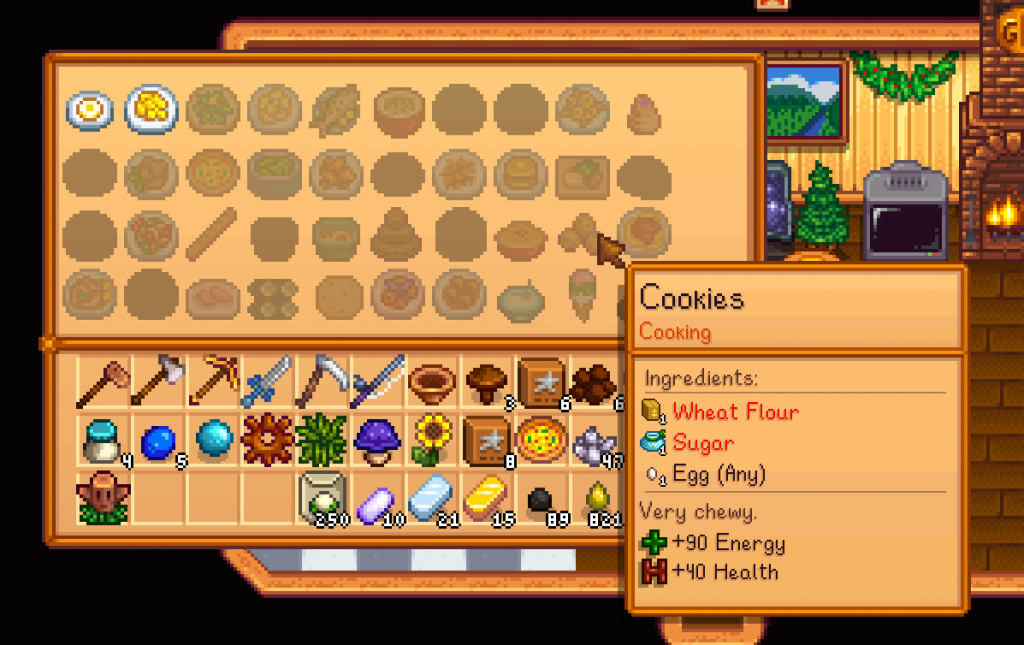Select the omelet recipe
The height and width of the screenshot is (645, 1024).
[152, 109]
